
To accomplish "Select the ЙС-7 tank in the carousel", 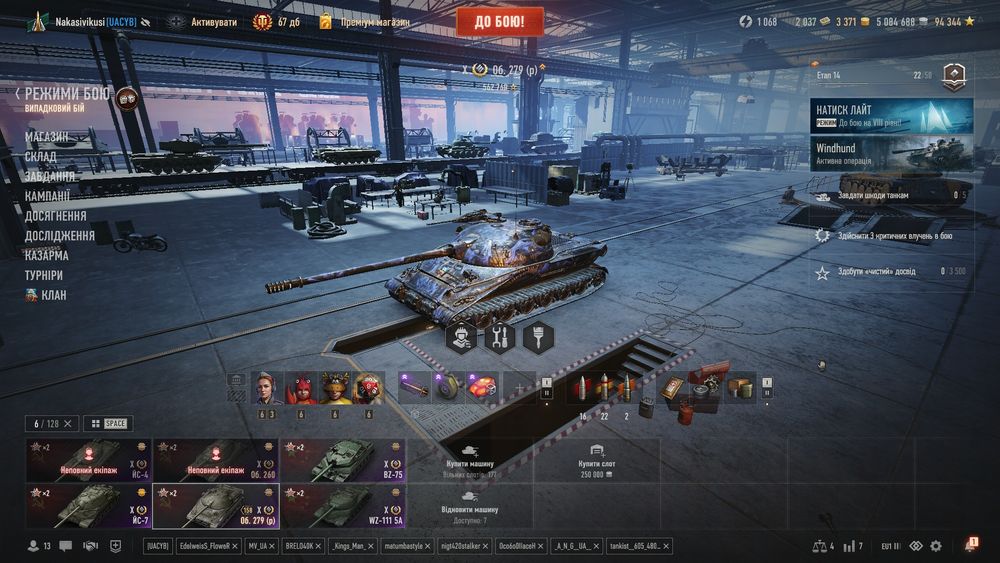I will (89, 504).
